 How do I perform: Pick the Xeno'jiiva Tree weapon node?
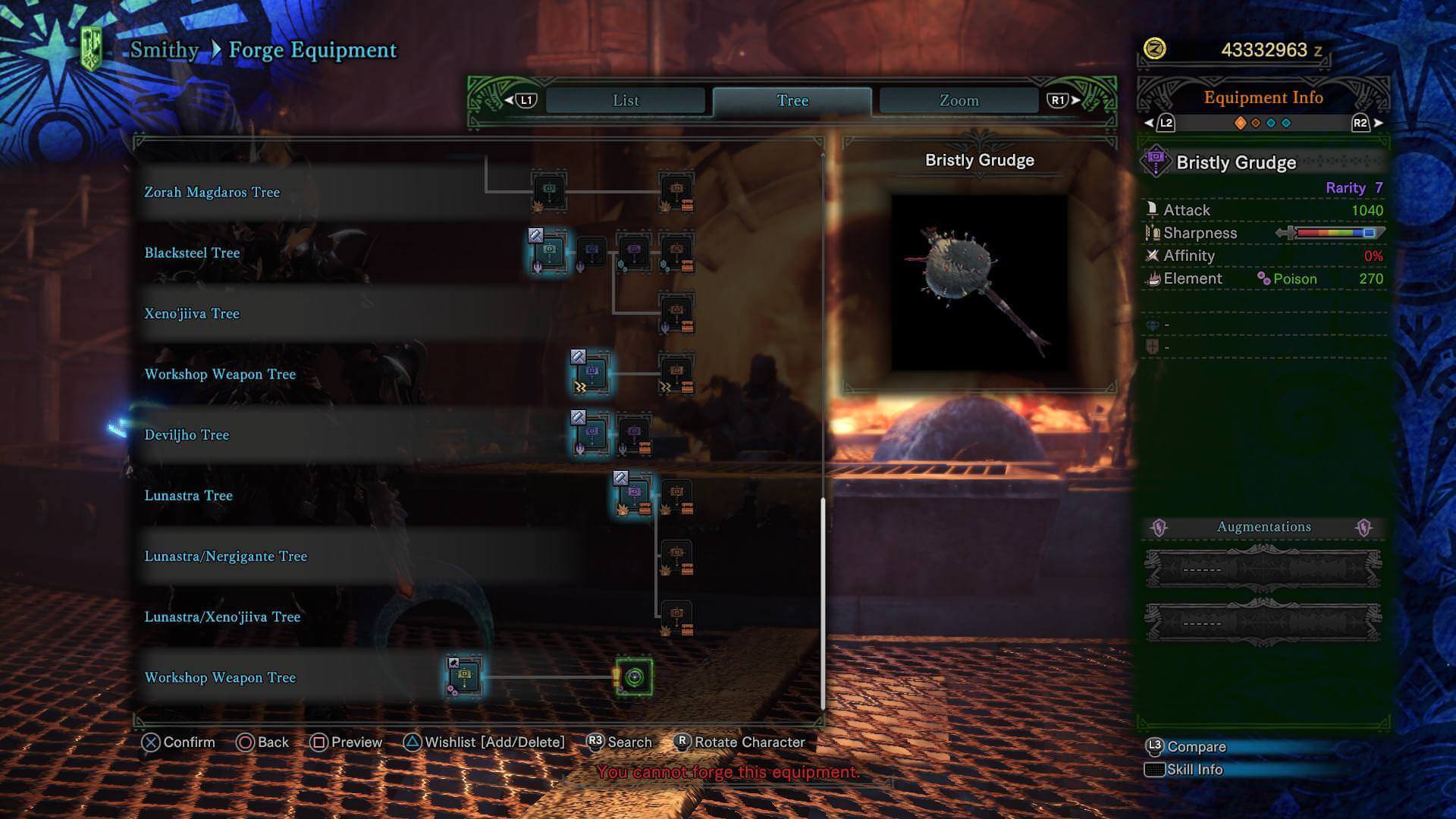pos(676,313)
